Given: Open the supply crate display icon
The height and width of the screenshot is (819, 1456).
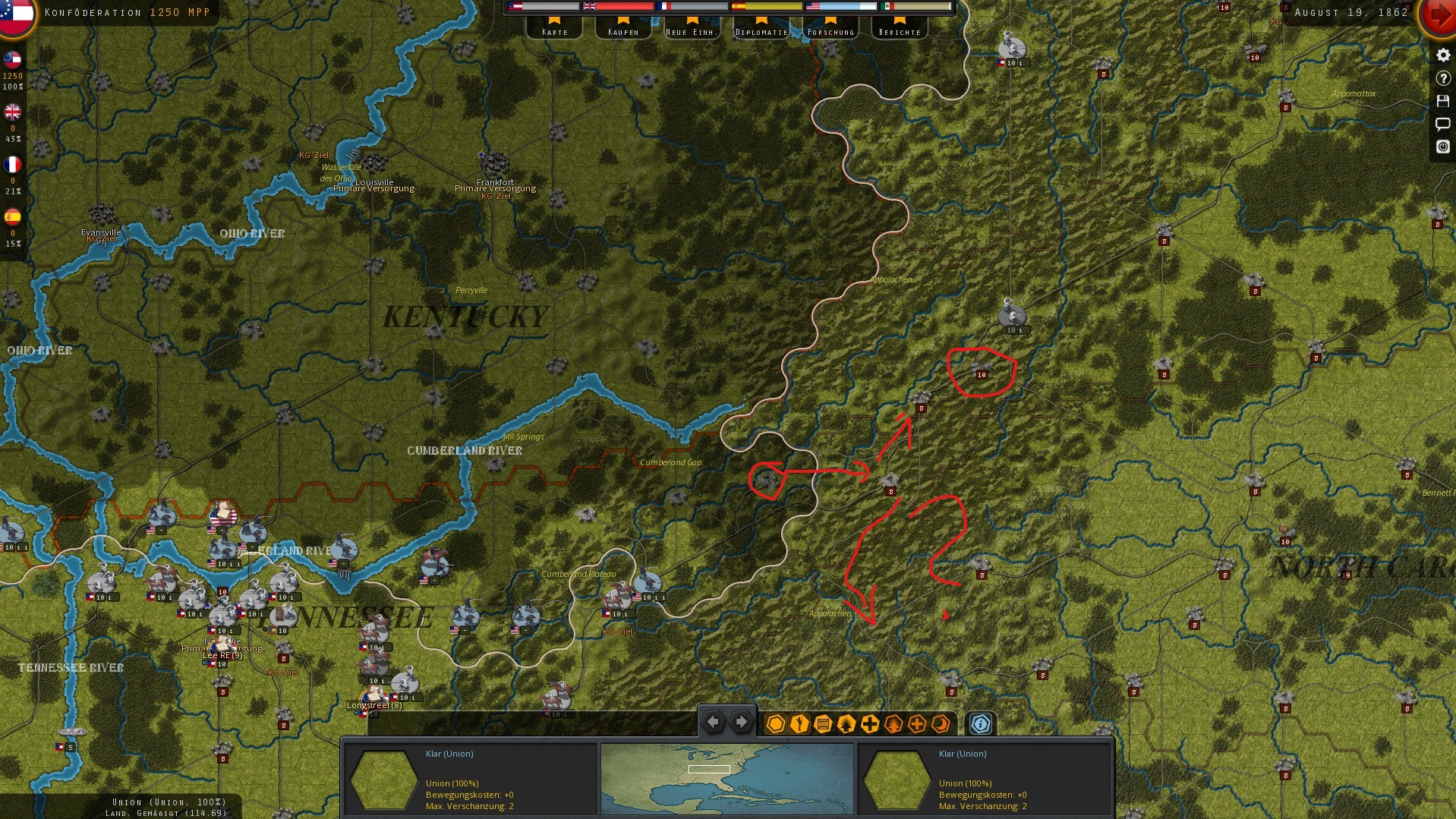Looking at the screenshot, I should coord(822,723).
